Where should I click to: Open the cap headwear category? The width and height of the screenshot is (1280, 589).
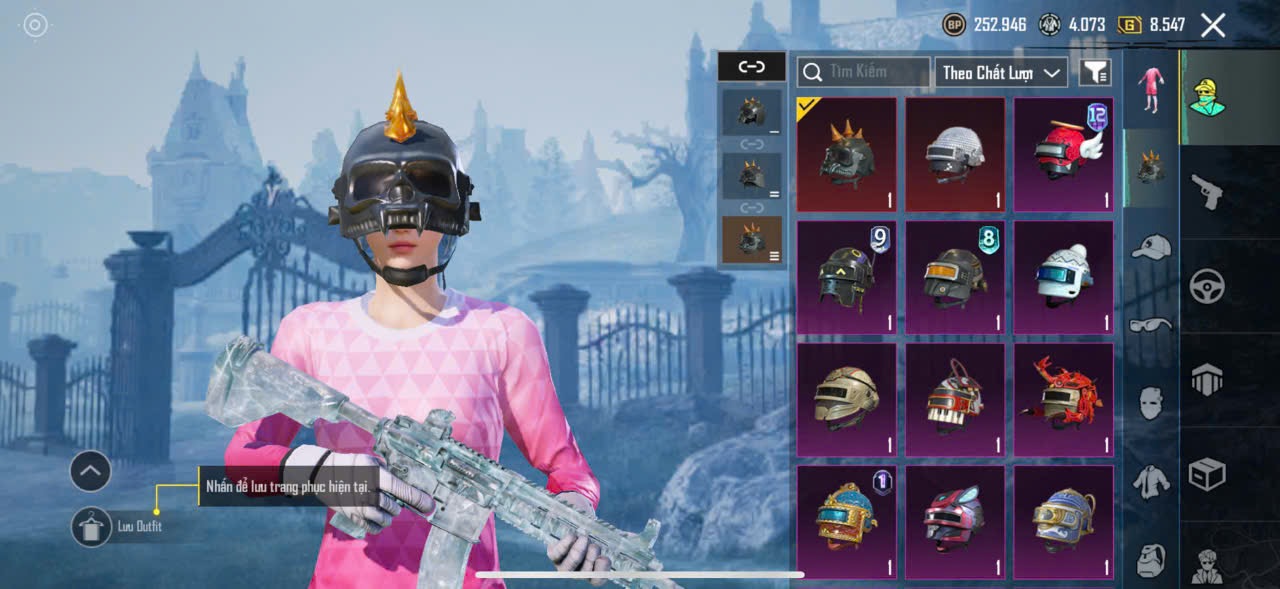1150,248
